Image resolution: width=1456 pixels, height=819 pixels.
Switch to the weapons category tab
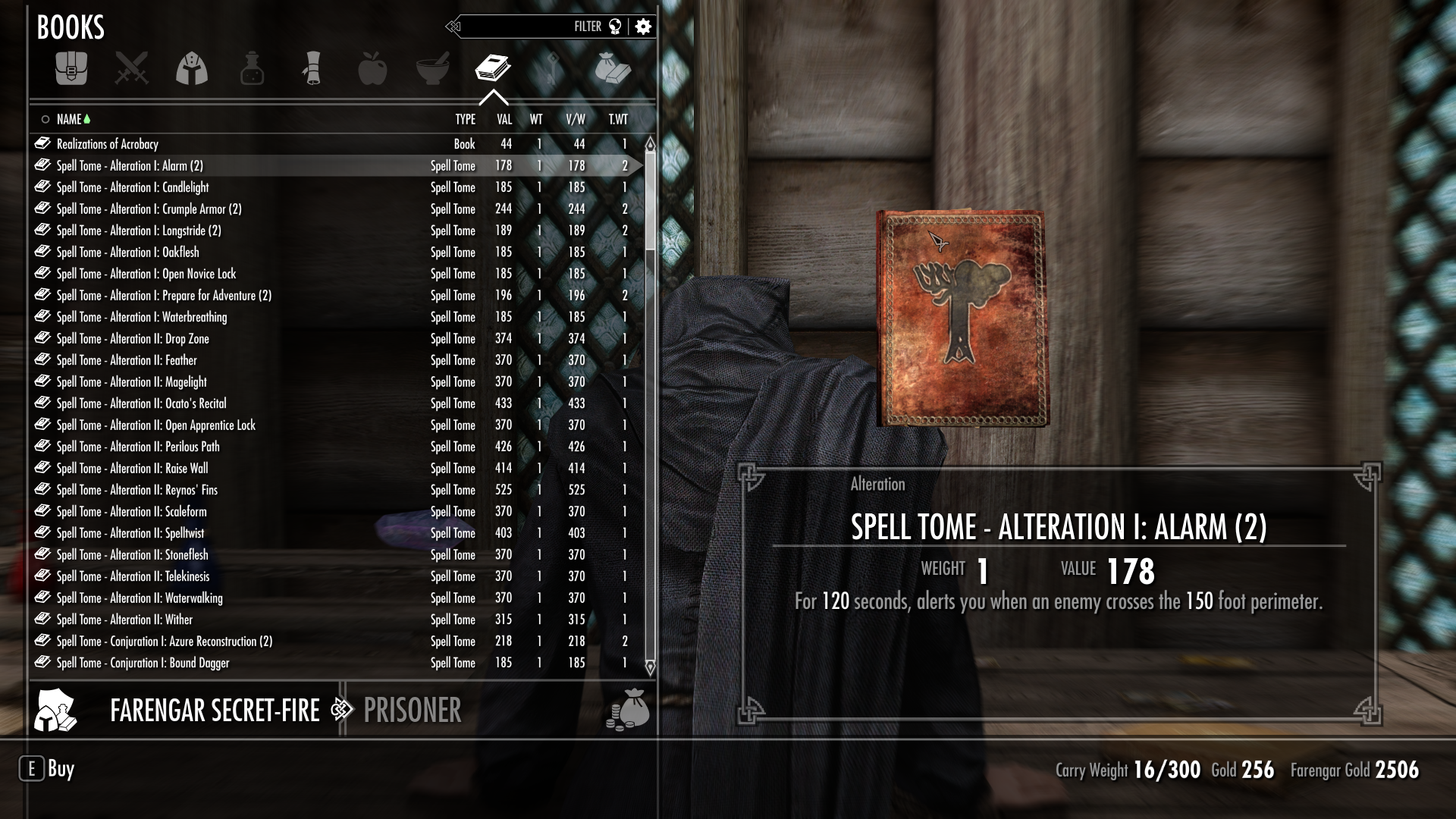coord(131,68)
